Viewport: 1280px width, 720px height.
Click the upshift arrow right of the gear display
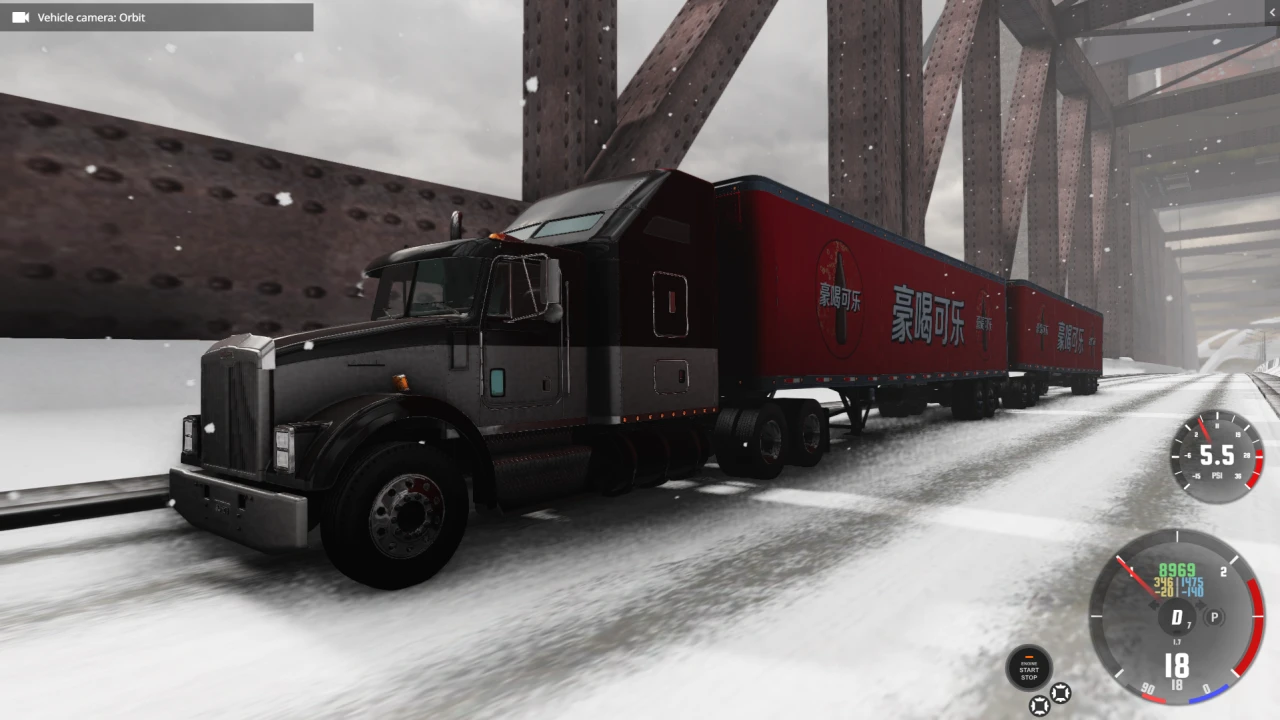tap(1200, 604)
